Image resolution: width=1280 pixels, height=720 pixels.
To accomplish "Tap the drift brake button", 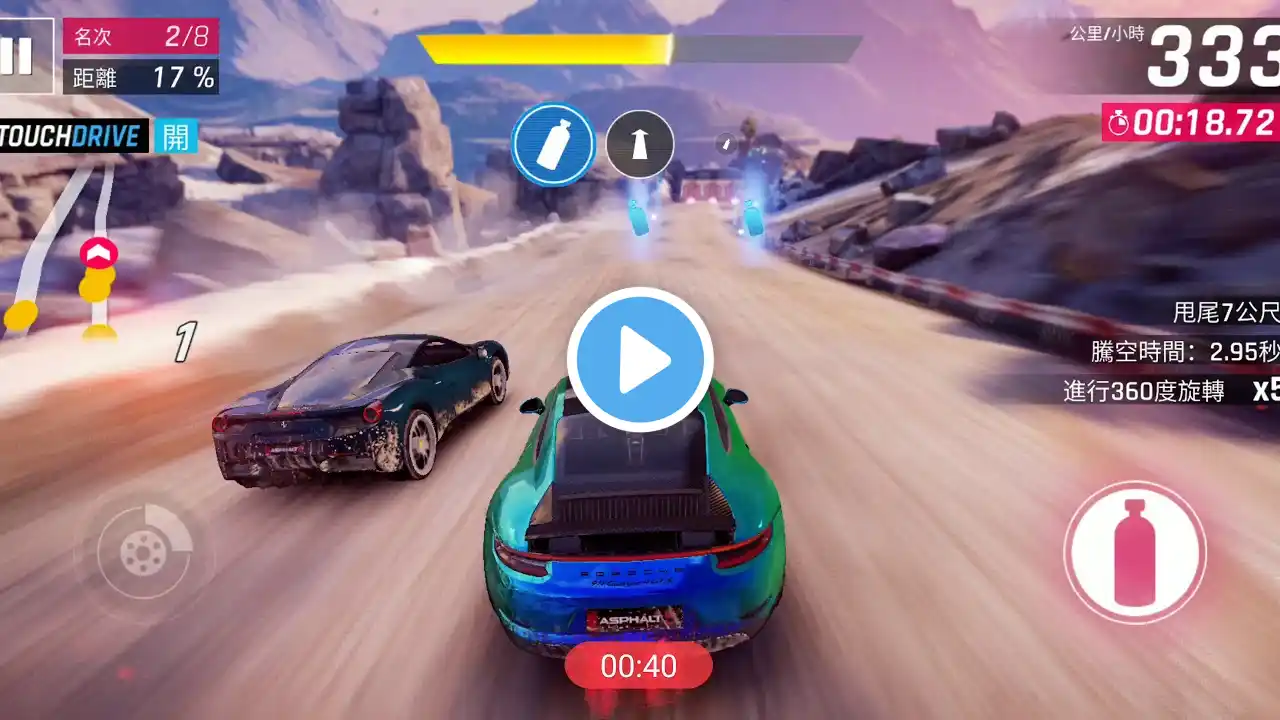I will (144, 551).
